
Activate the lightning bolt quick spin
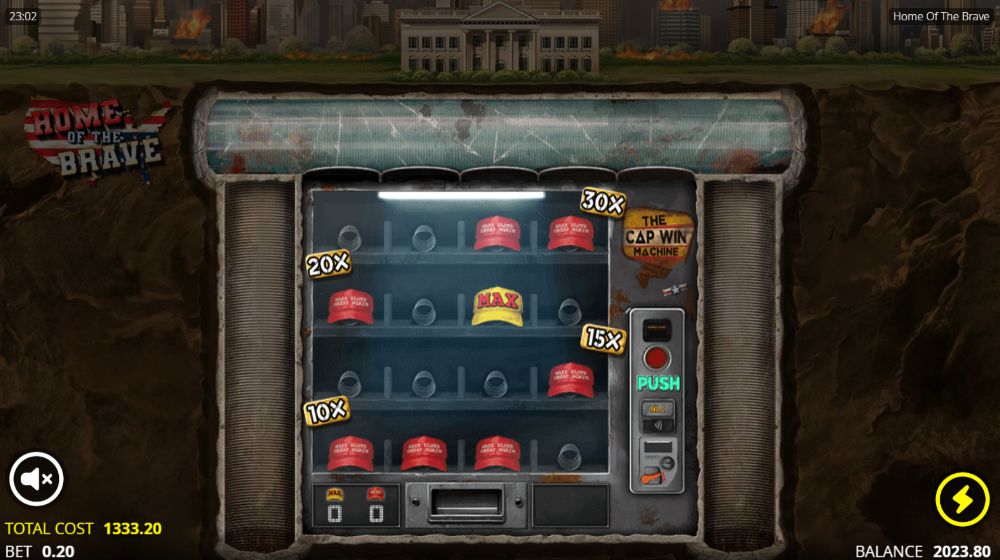pos(961,499)
